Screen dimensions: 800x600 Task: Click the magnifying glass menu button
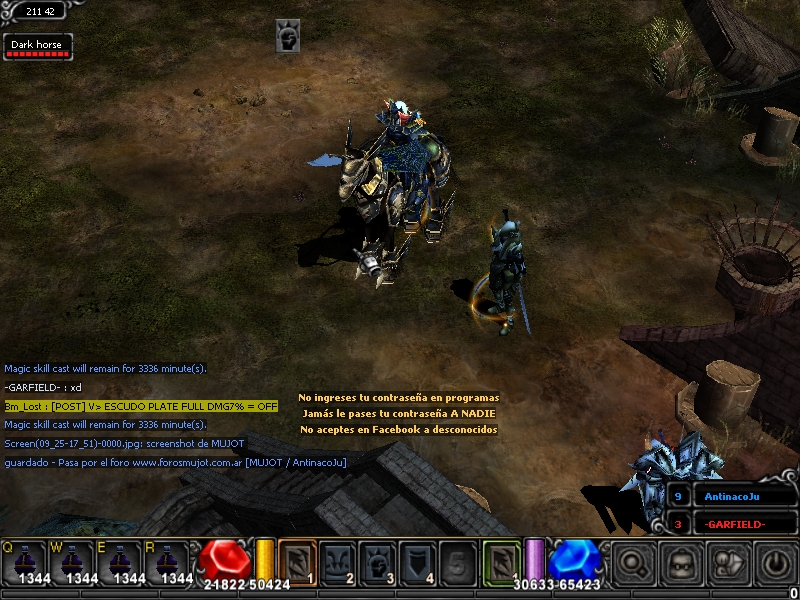[635, 564]
